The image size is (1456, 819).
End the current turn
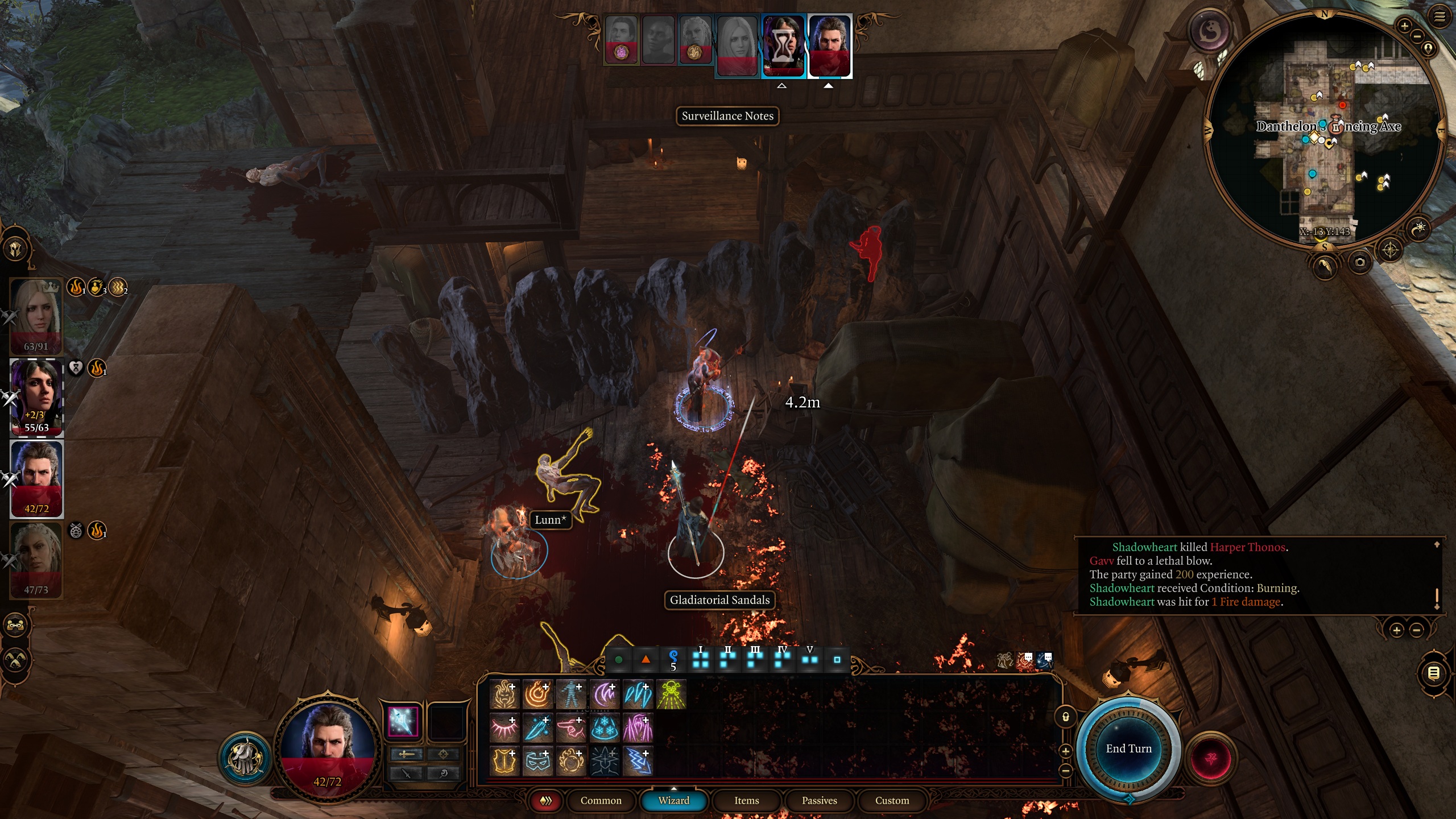(x=1128, y=748)
